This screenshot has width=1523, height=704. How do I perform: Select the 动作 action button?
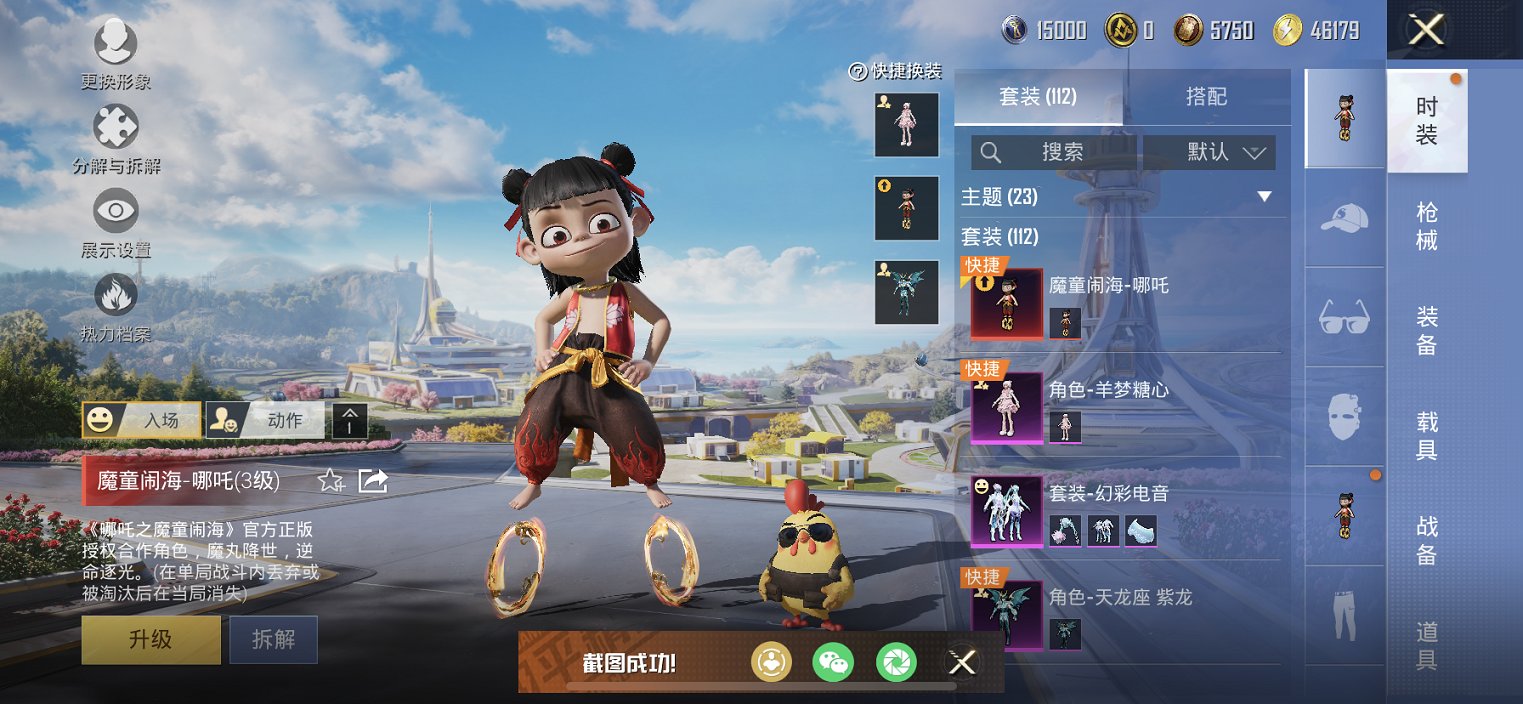tap(265, 420)
